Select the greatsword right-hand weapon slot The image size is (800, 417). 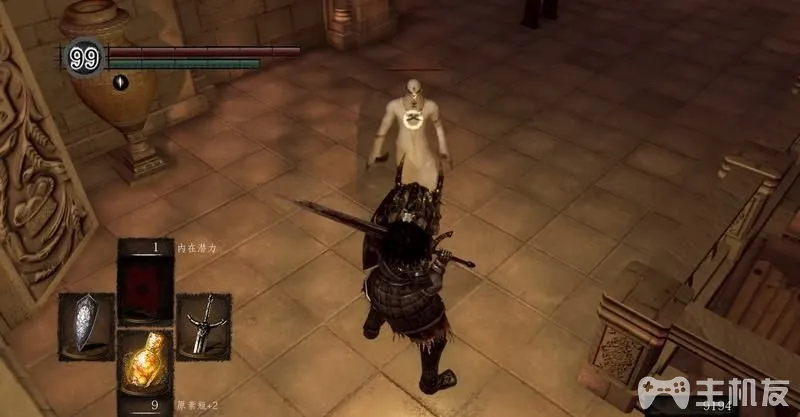[x=203, y=325]
